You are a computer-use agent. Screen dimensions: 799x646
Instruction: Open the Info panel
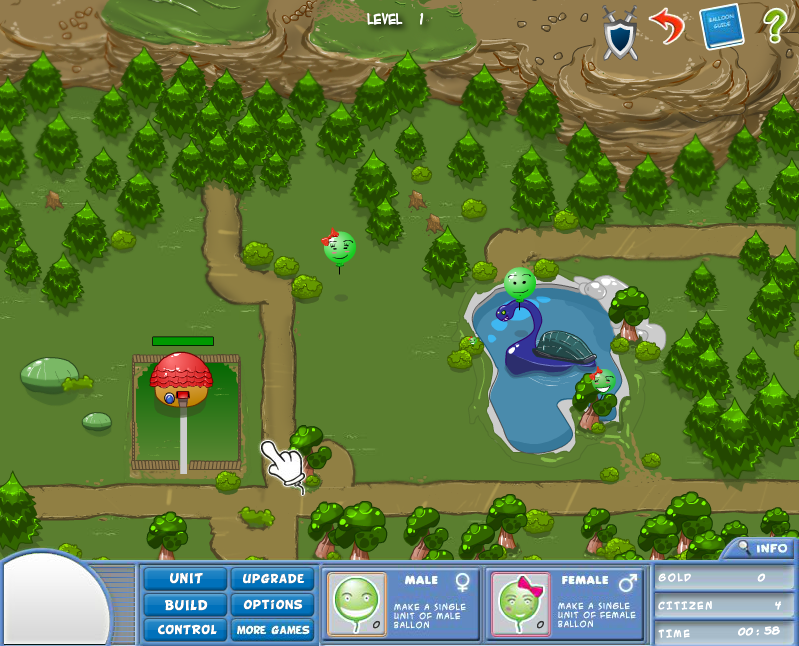click(x=762, y=548)
